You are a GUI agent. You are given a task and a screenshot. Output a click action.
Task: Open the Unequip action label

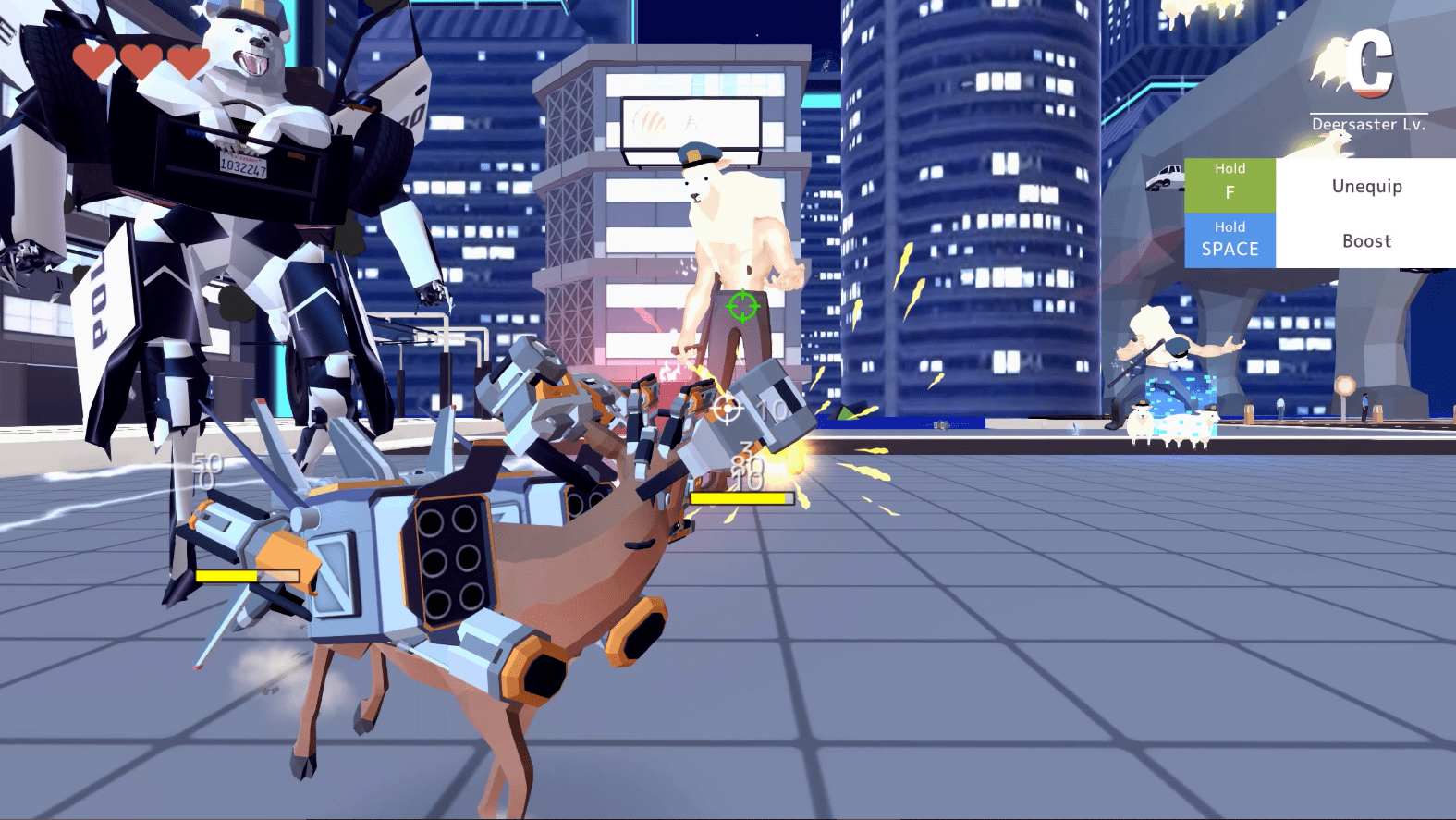tap(1366, 186)
